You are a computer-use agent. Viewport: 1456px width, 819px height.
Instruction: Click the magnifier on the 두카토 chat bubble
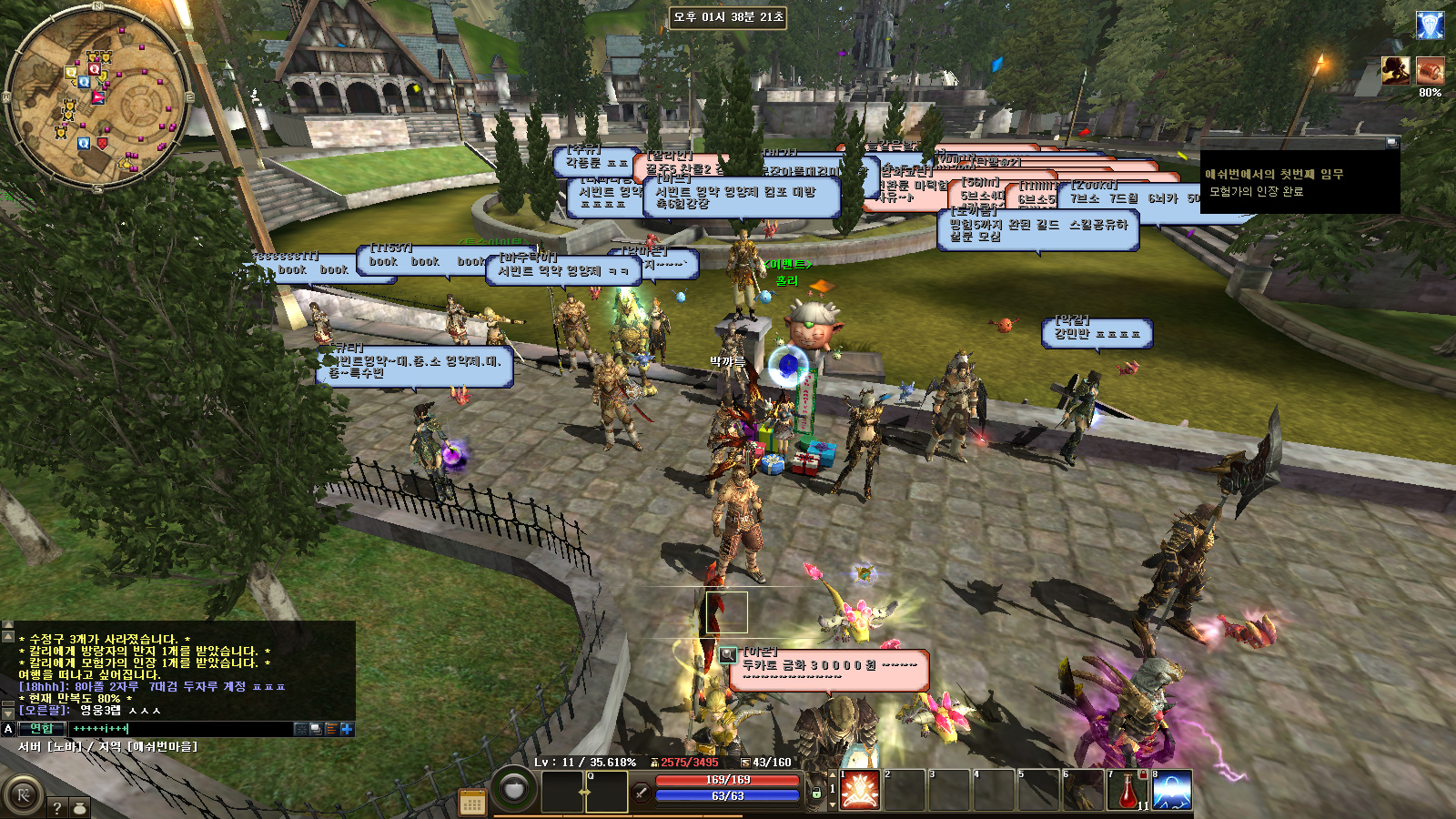coord(727,654)
